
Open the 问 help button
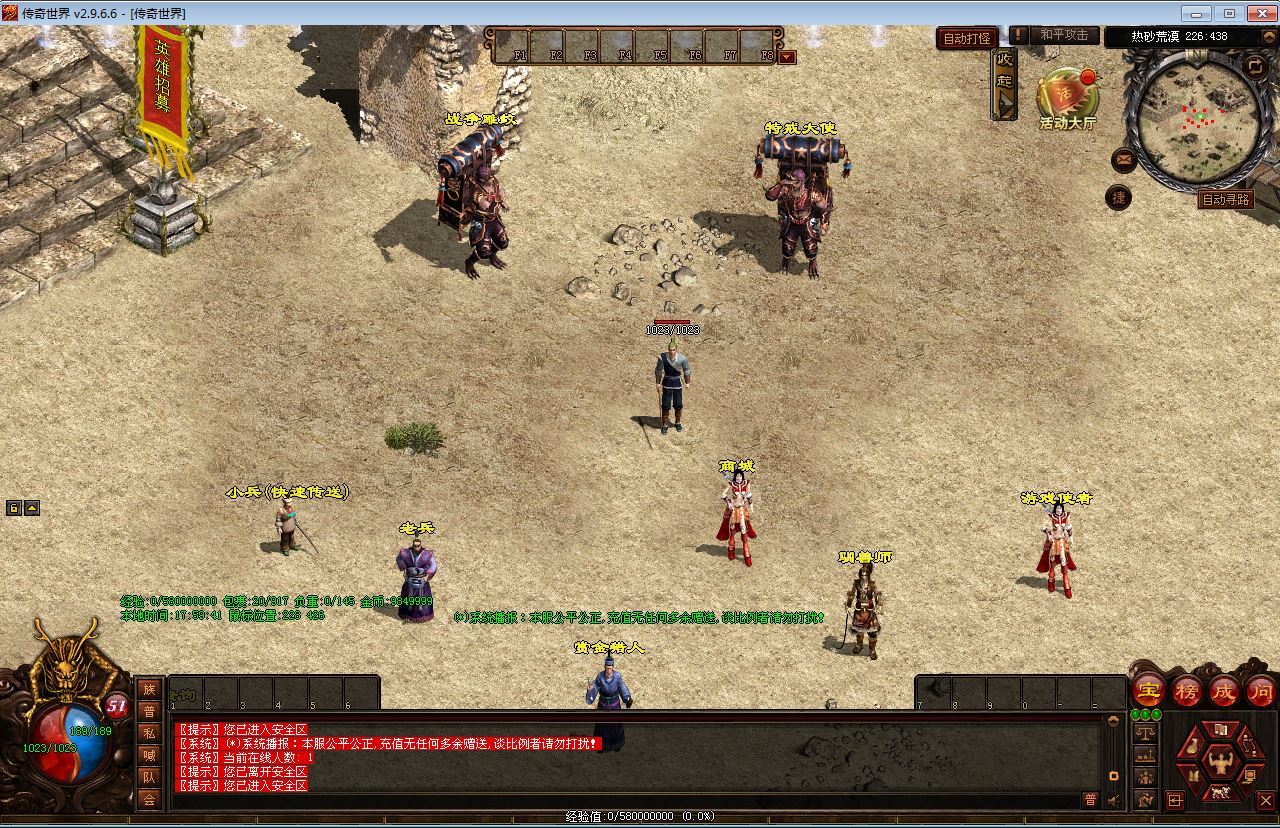click(x=1261, y=690)
